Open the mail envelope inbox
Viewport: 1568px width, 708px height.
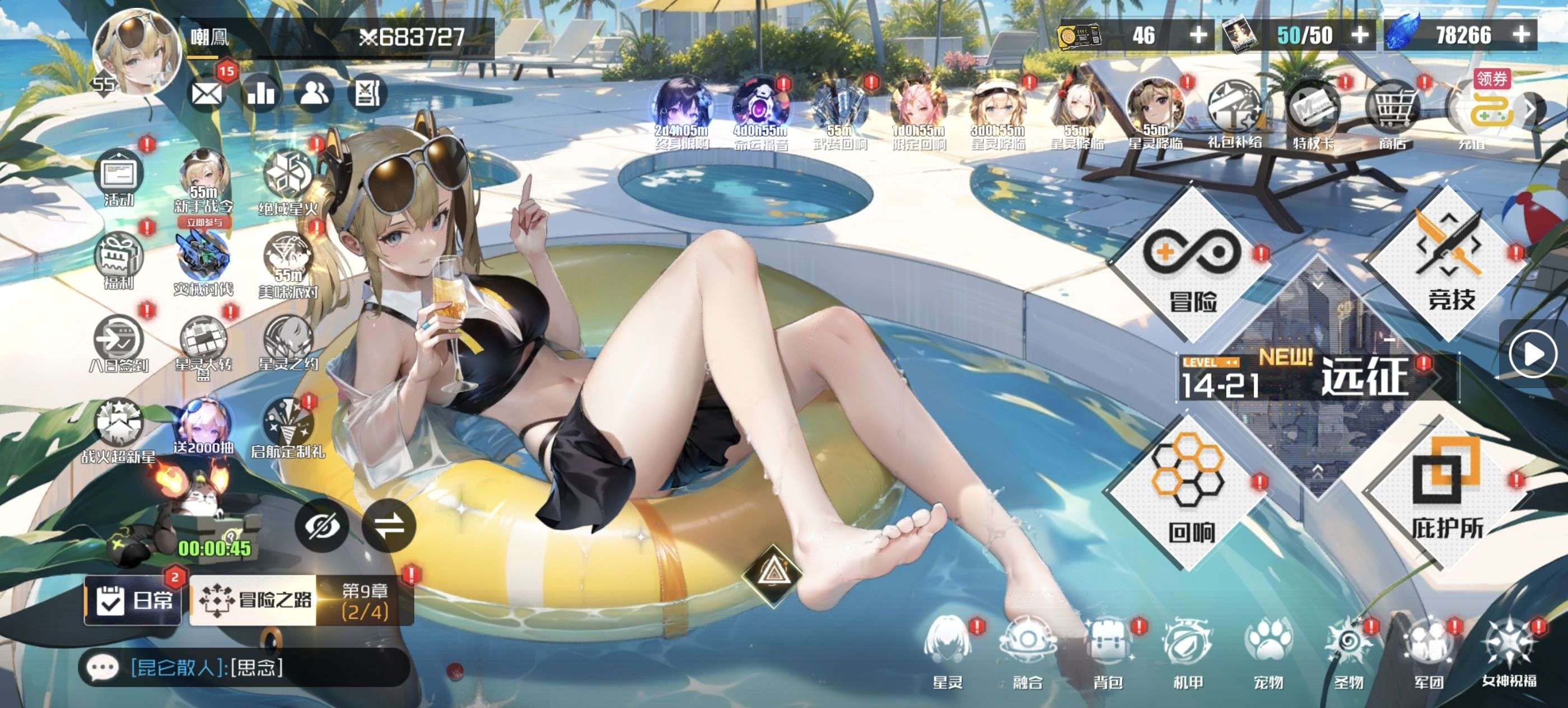(206, 94)
